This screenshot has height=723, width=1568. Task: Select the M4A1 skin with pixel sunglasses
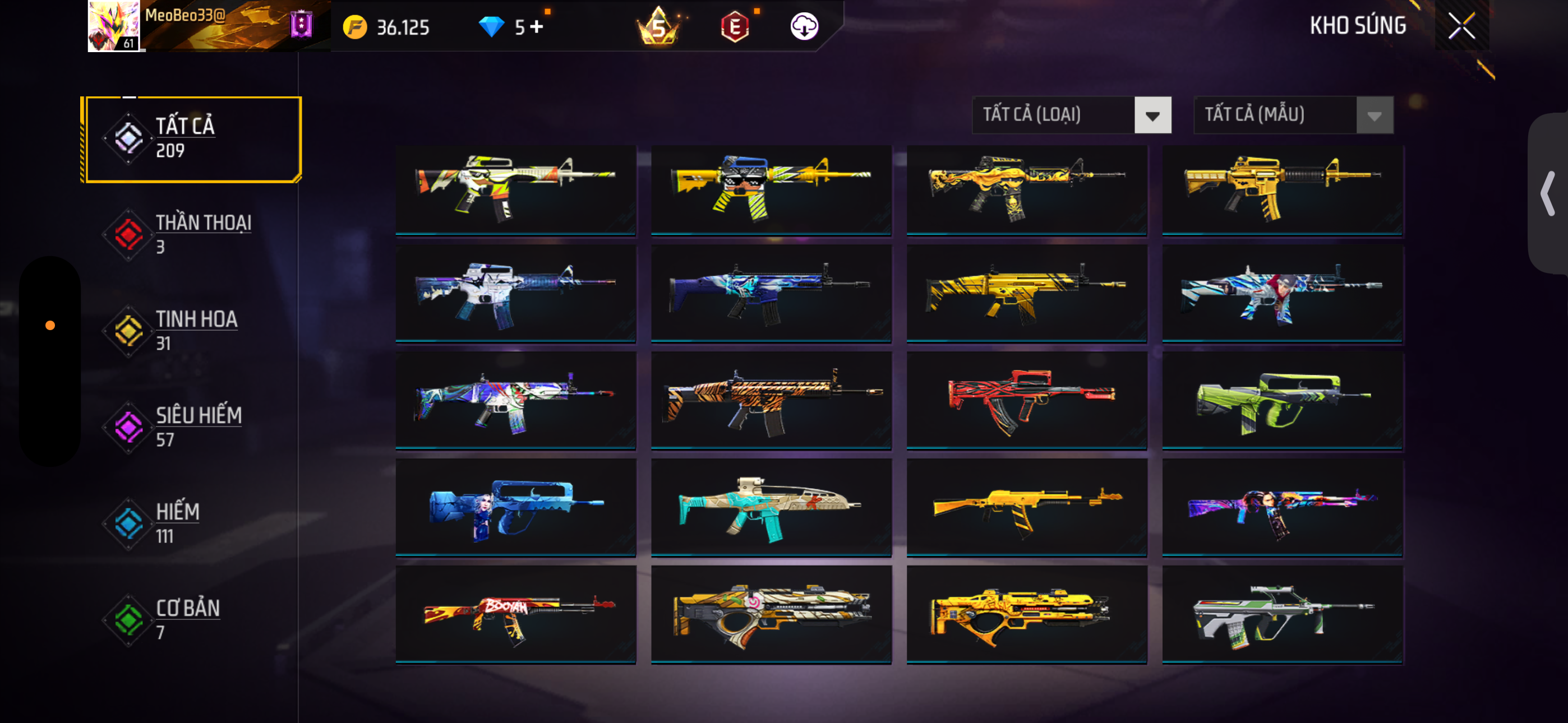click(x=771, y=189)
